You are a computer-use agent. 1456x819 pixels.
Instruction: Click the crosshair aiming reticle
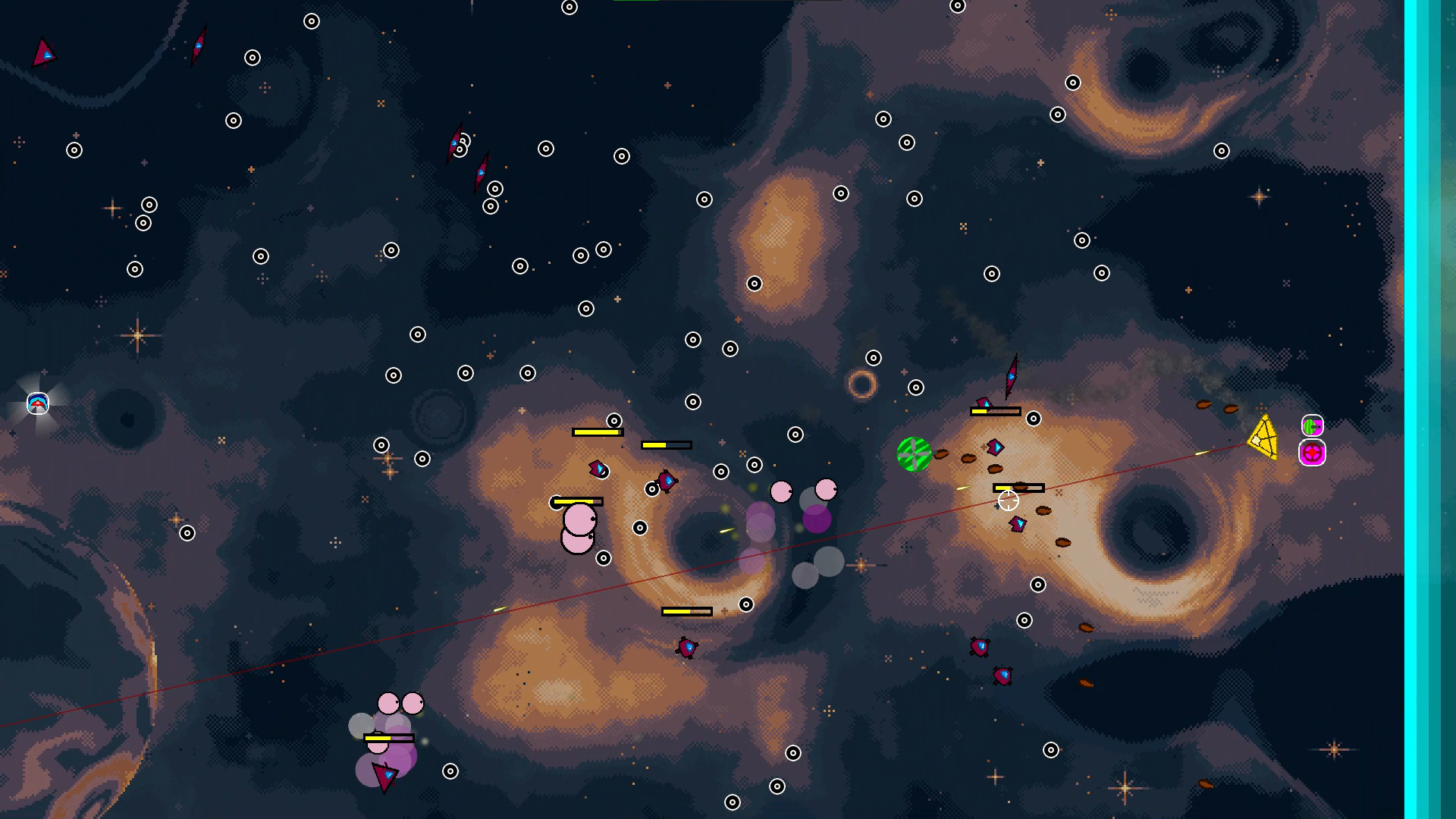click(x=1008, y=500)
